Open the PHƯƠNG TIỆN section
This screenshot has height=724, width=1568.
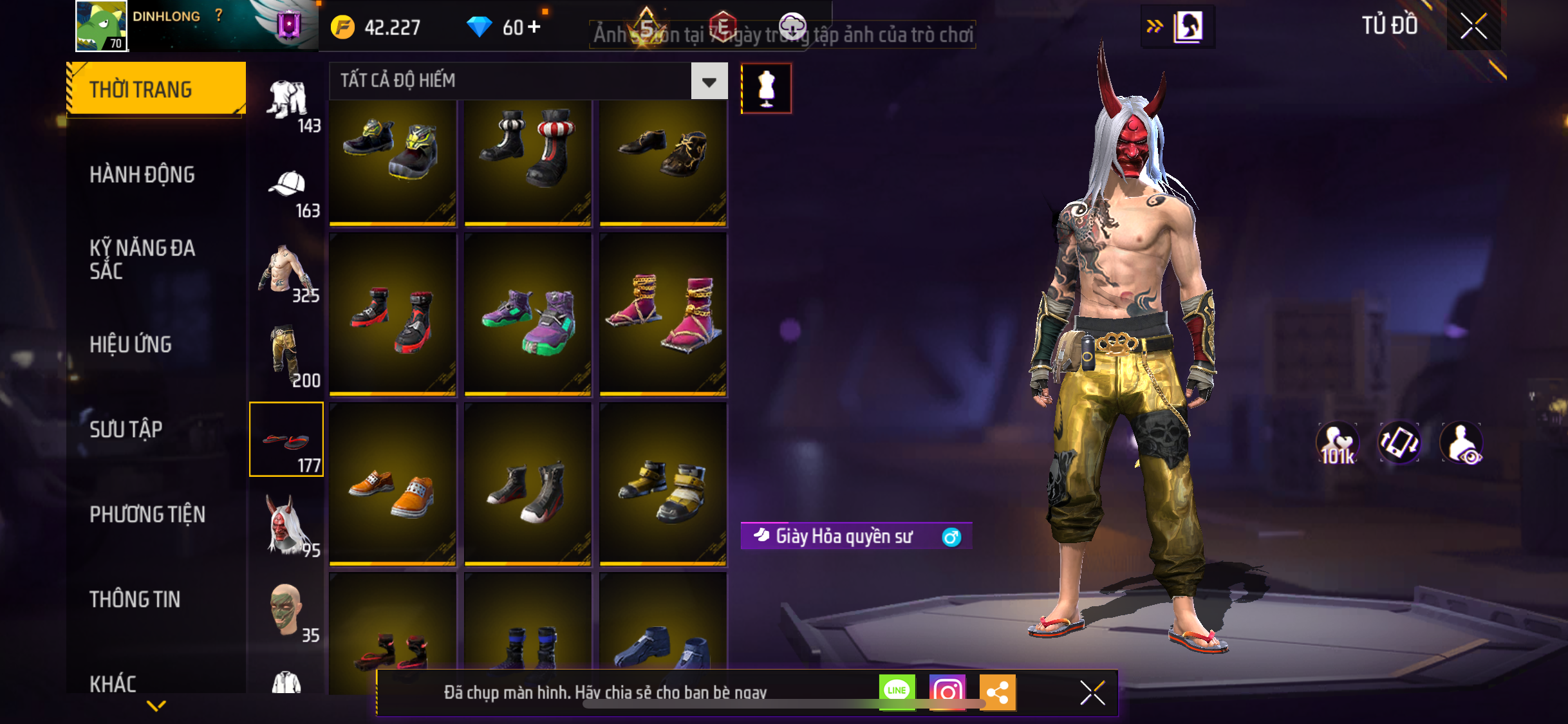(147, 514)
